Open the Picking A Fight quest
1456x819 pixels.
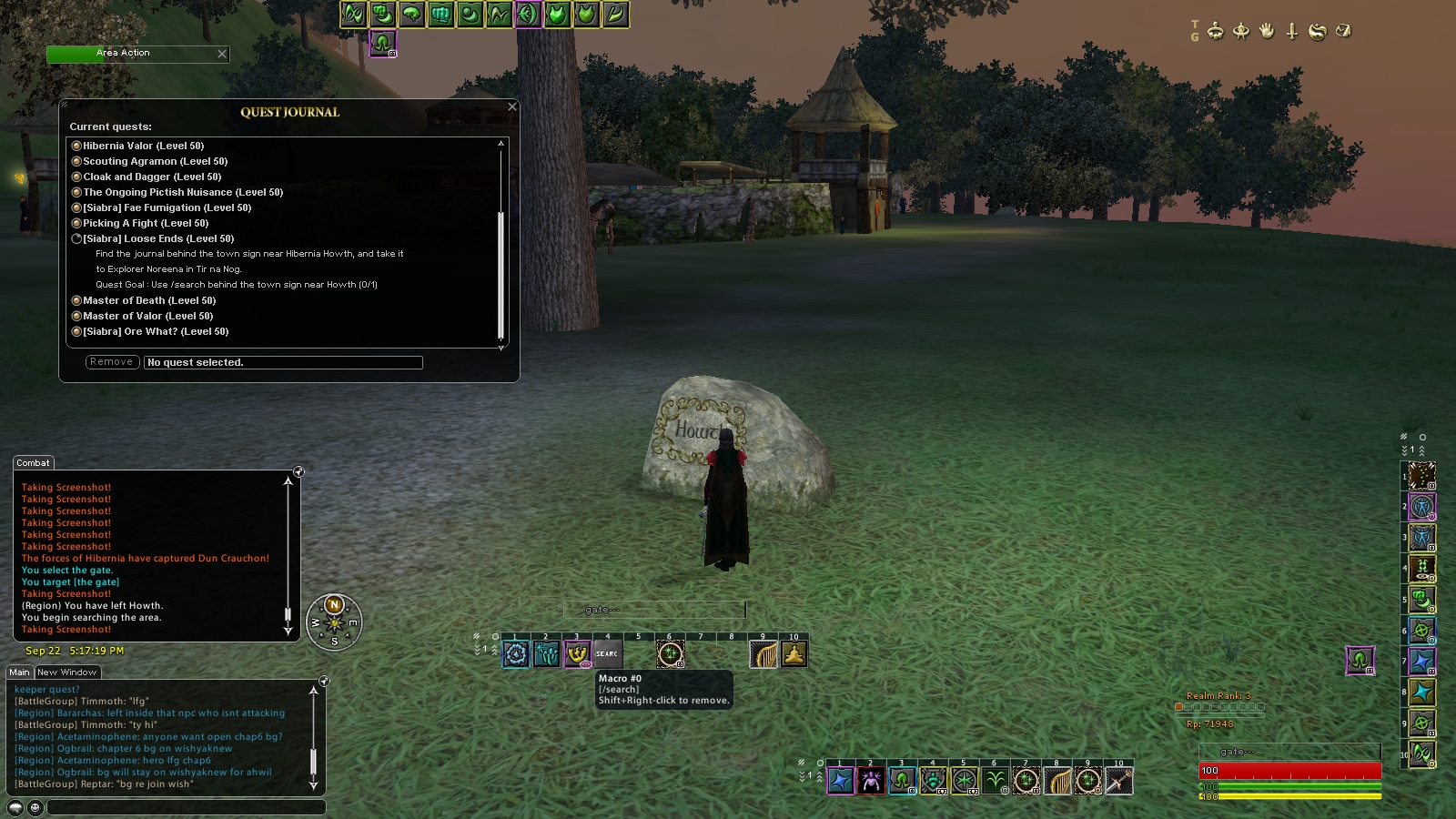[146, 223]
